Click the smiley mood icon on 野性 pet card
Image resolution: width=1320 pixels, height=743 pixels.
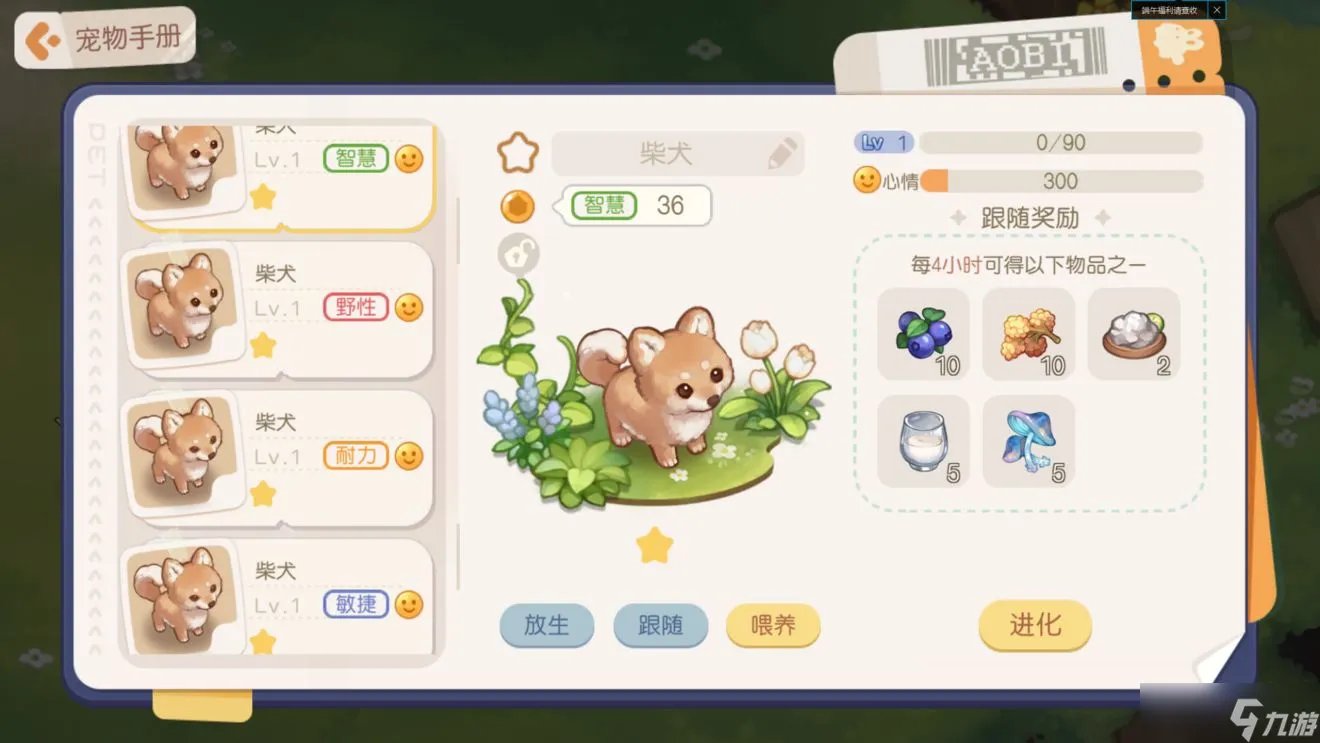(408, 306)
